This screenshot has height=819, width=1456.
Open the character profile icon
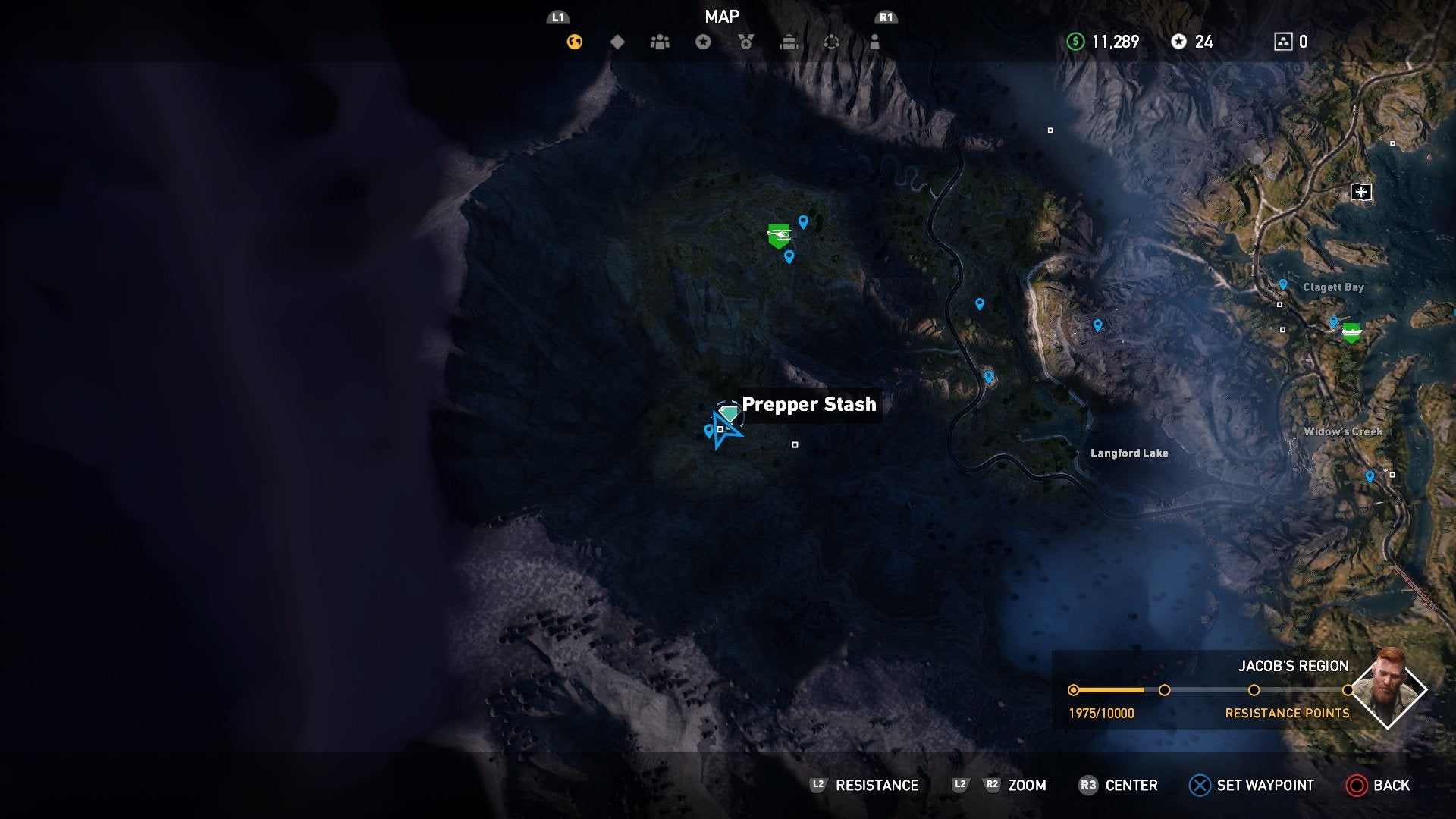[876, 42]
